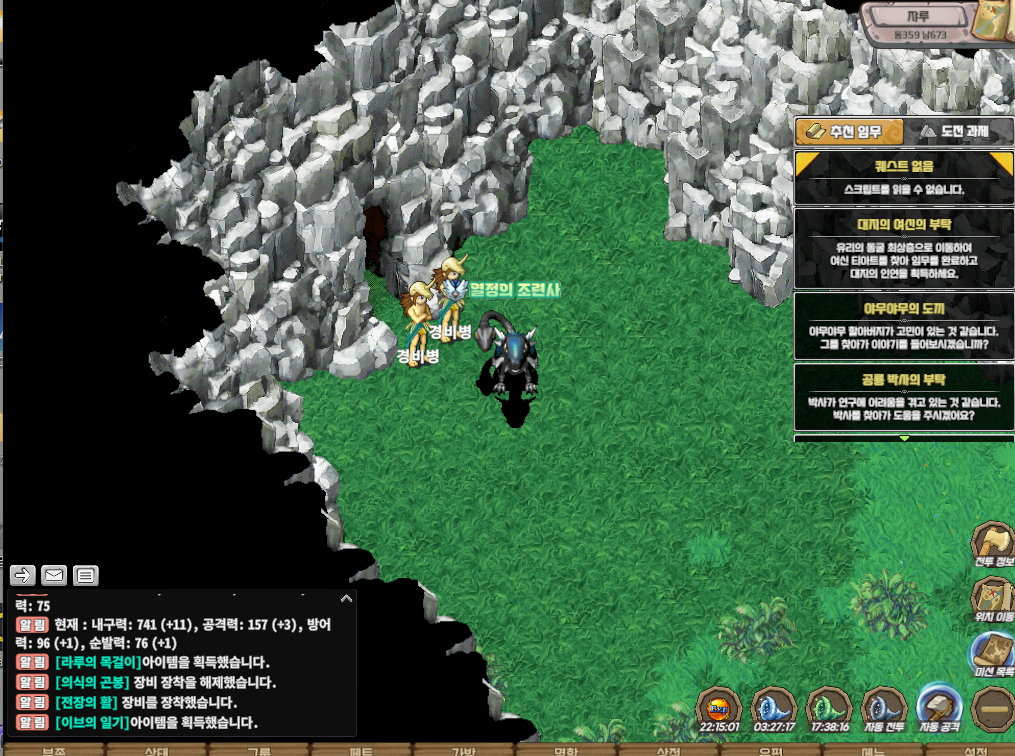The height and width of the screenshot is (756, 1015).
Task: Expand the quest list with green arrow
Action: [x=904, y=438]
